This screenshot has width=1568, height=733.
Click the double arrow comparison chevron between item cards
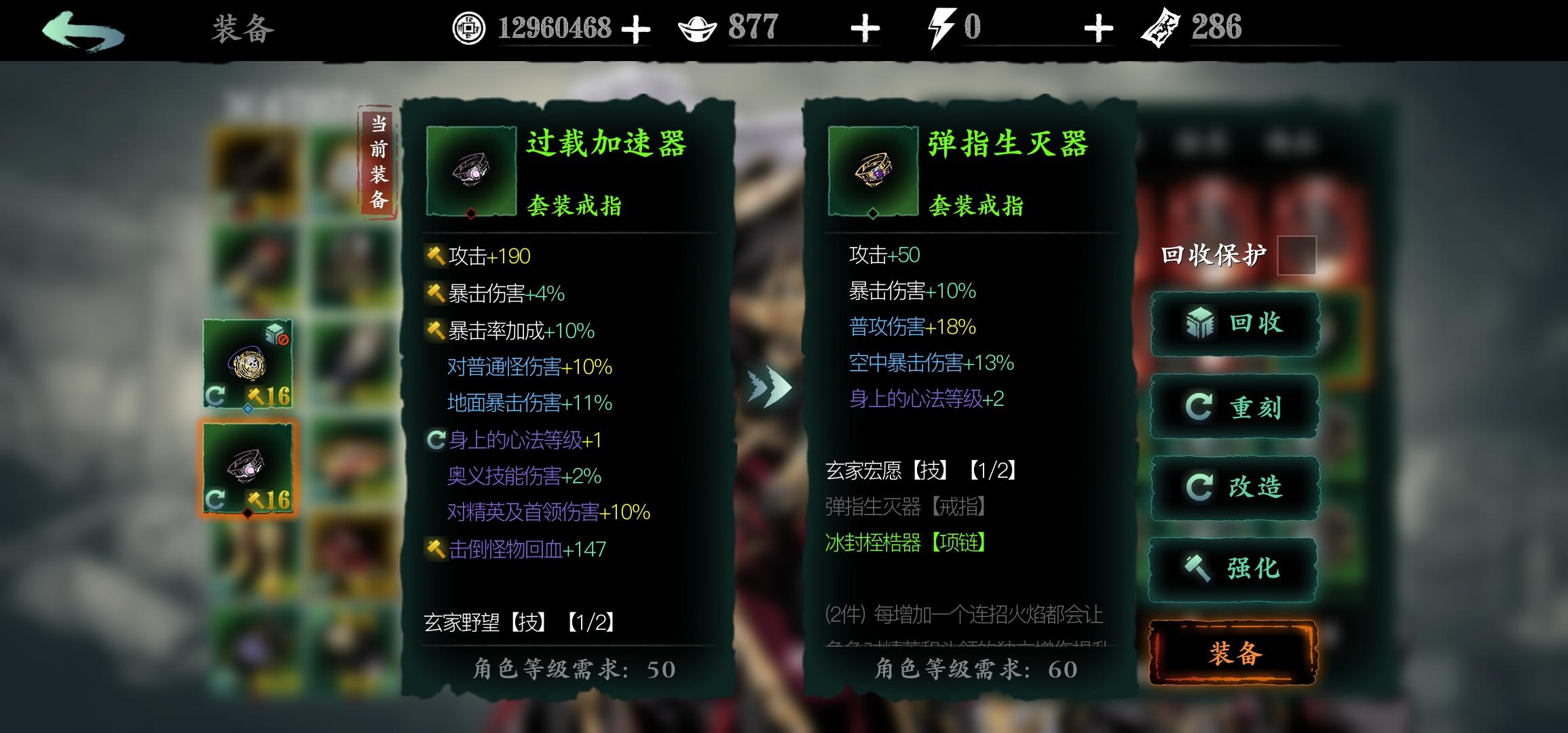pyautogui.click(x=770, y=387)
